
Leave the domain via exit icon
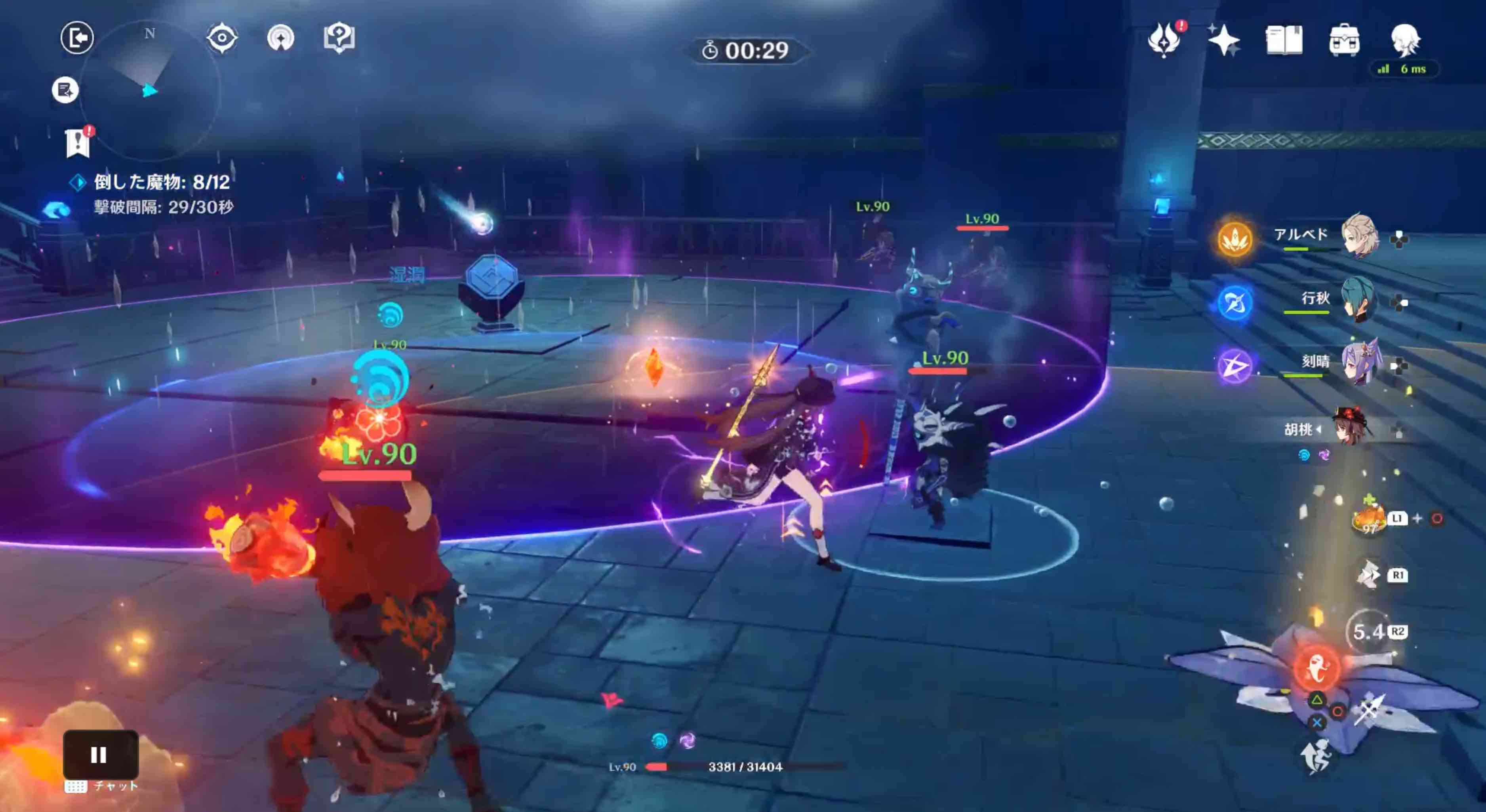(x=77, y=38)
